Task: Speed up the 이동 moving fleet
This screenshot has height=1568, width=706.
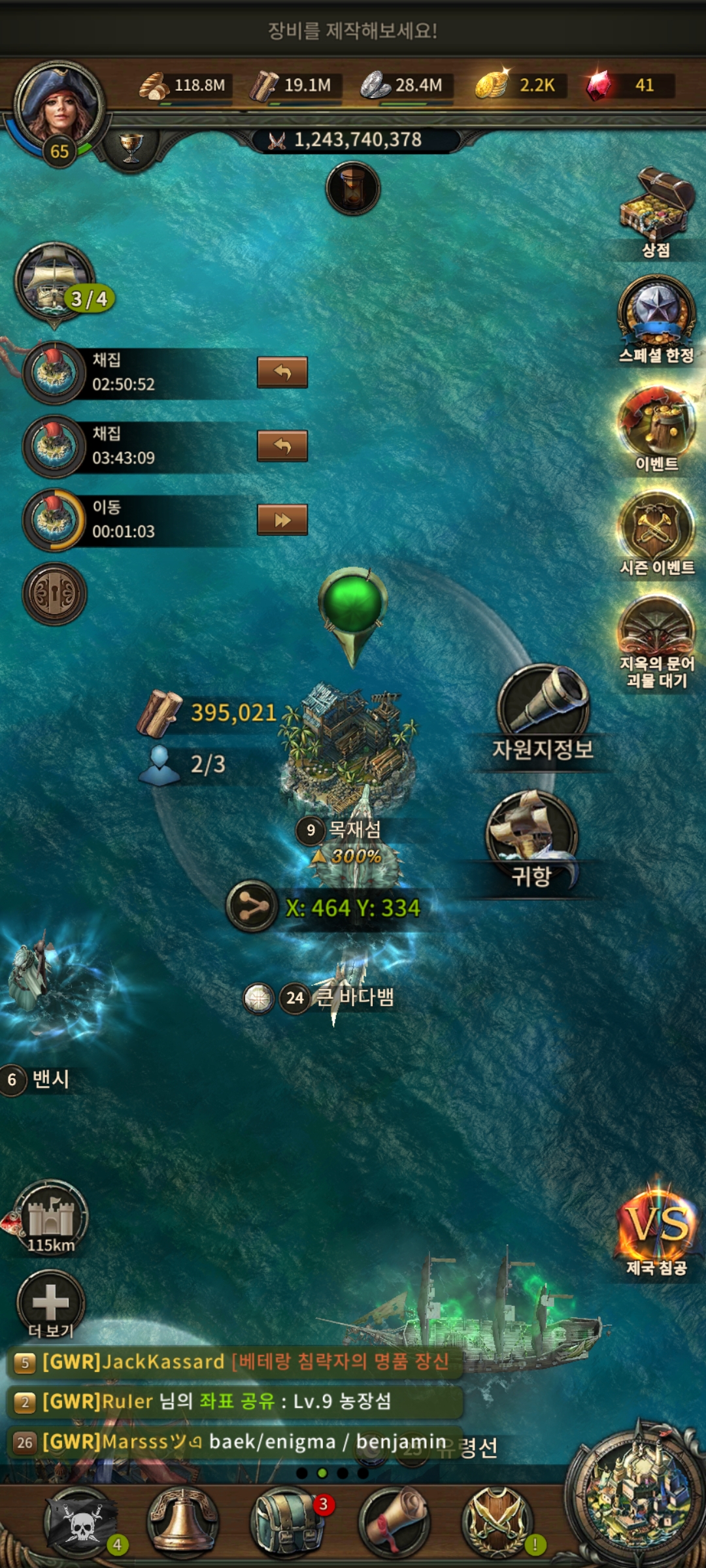Action: pos(282,520)
